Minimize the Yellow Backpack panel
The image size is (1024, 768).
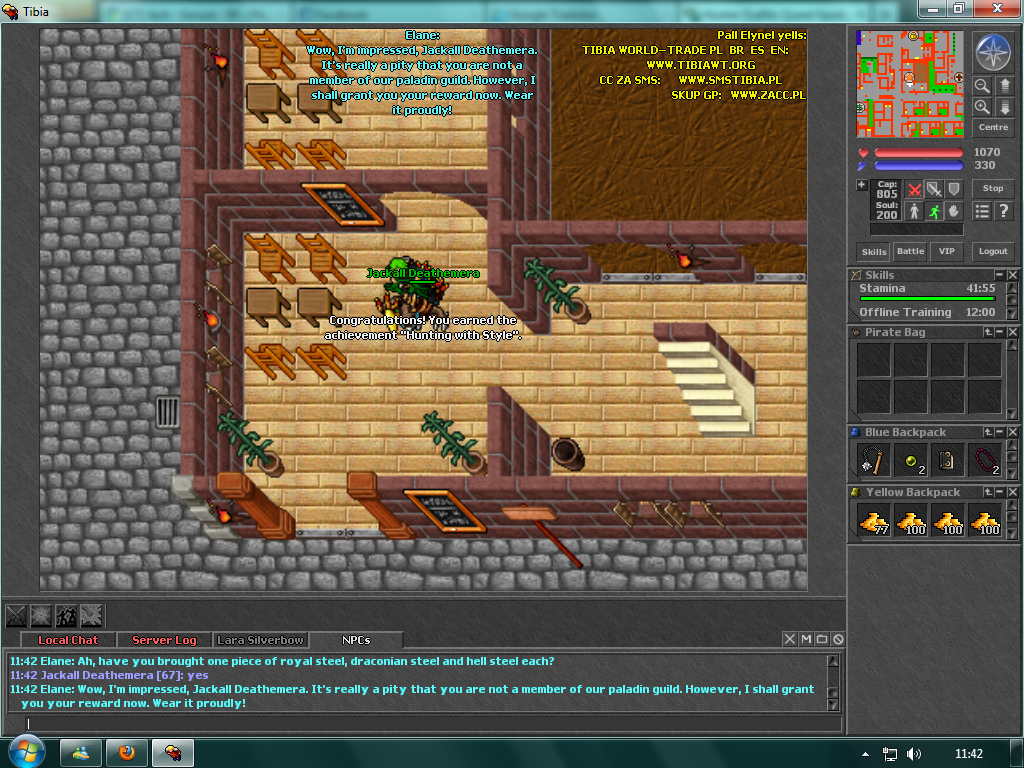click(x=999, y=492)
